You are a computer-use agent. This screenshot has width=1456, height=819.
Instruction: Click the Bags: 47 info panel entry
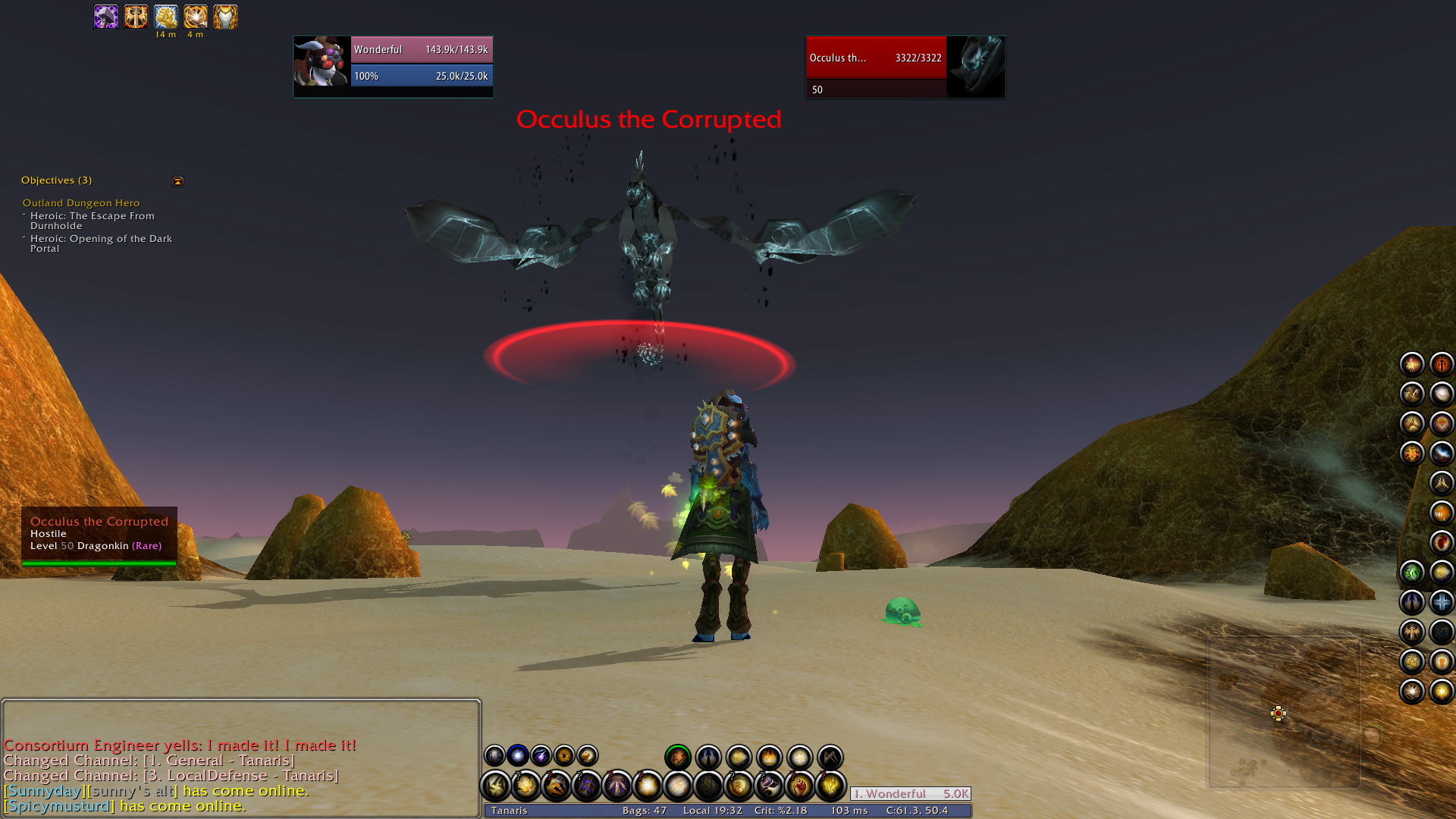tap(644, 811)
